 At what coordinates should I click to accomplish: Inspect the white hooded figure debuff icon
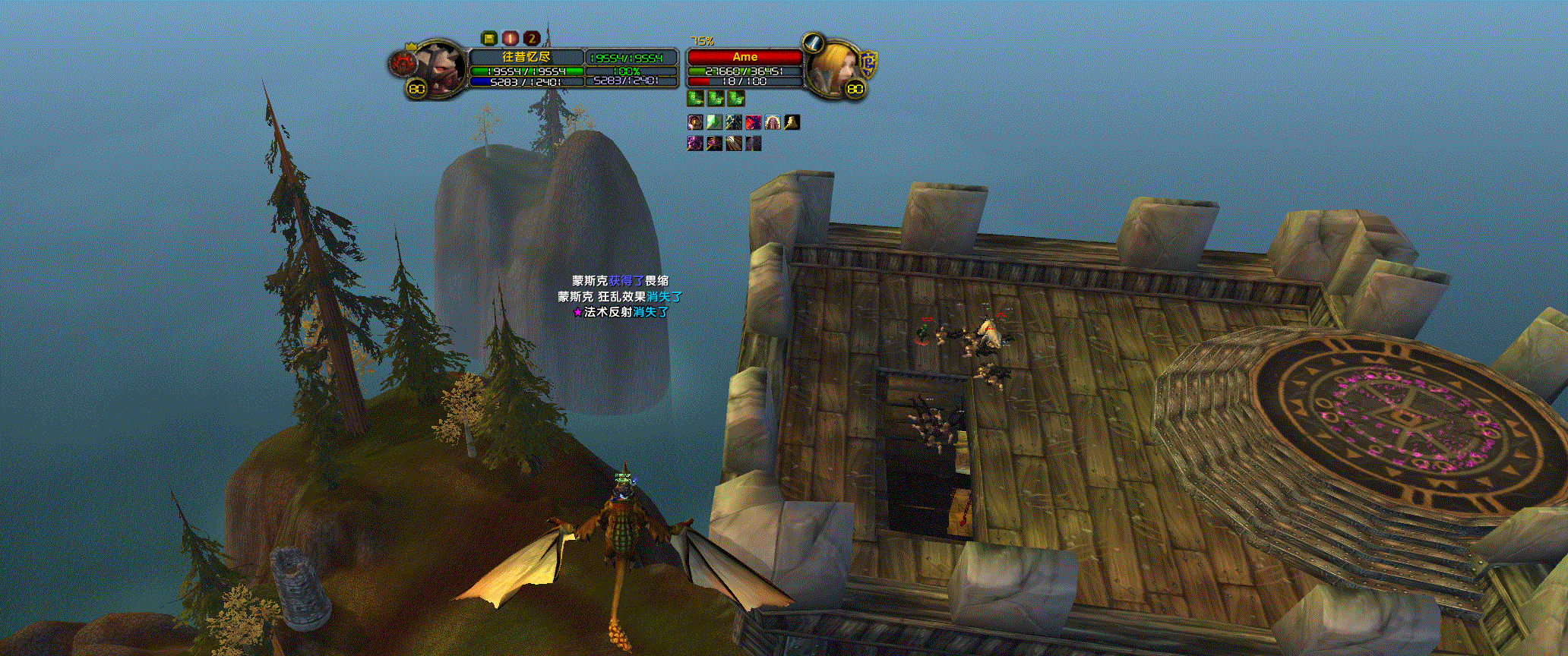point(772,121)
